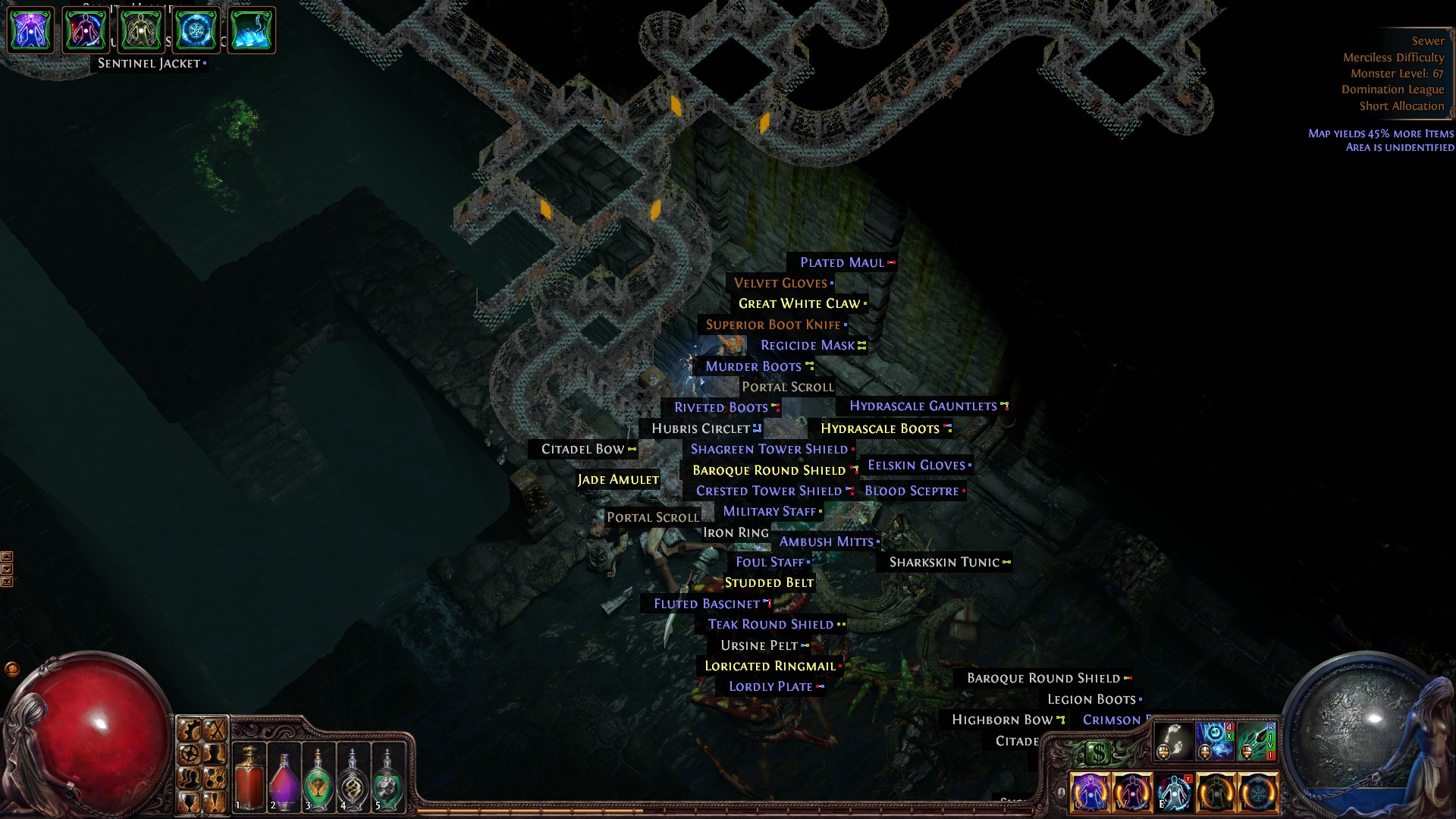The width and height of the screenshot is (1456, 819).
Task: Open the exclamation mark menu button
Action: click(x=215, y=802)
